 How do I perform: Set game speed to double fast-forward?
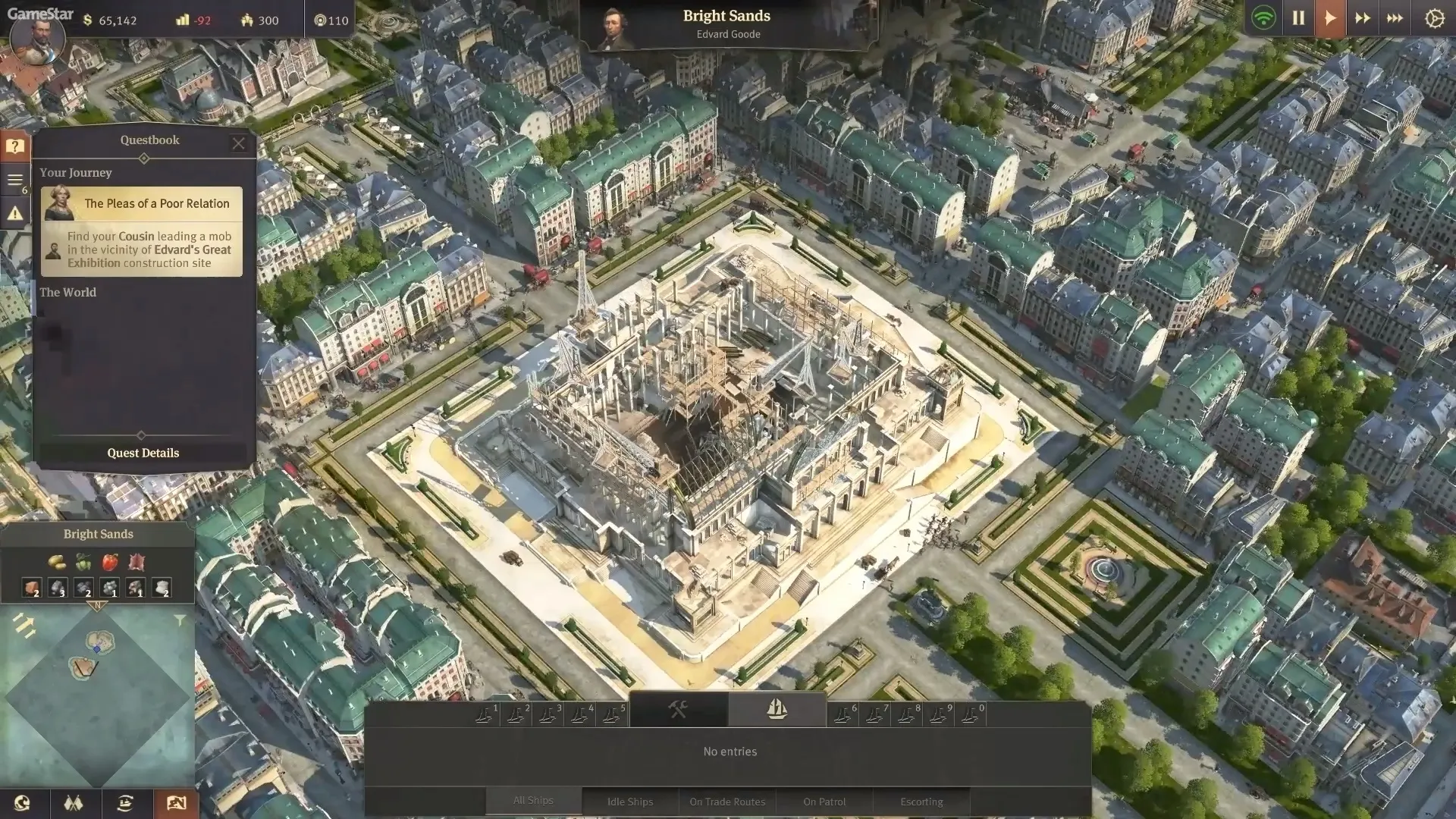tap(1362, 18)
